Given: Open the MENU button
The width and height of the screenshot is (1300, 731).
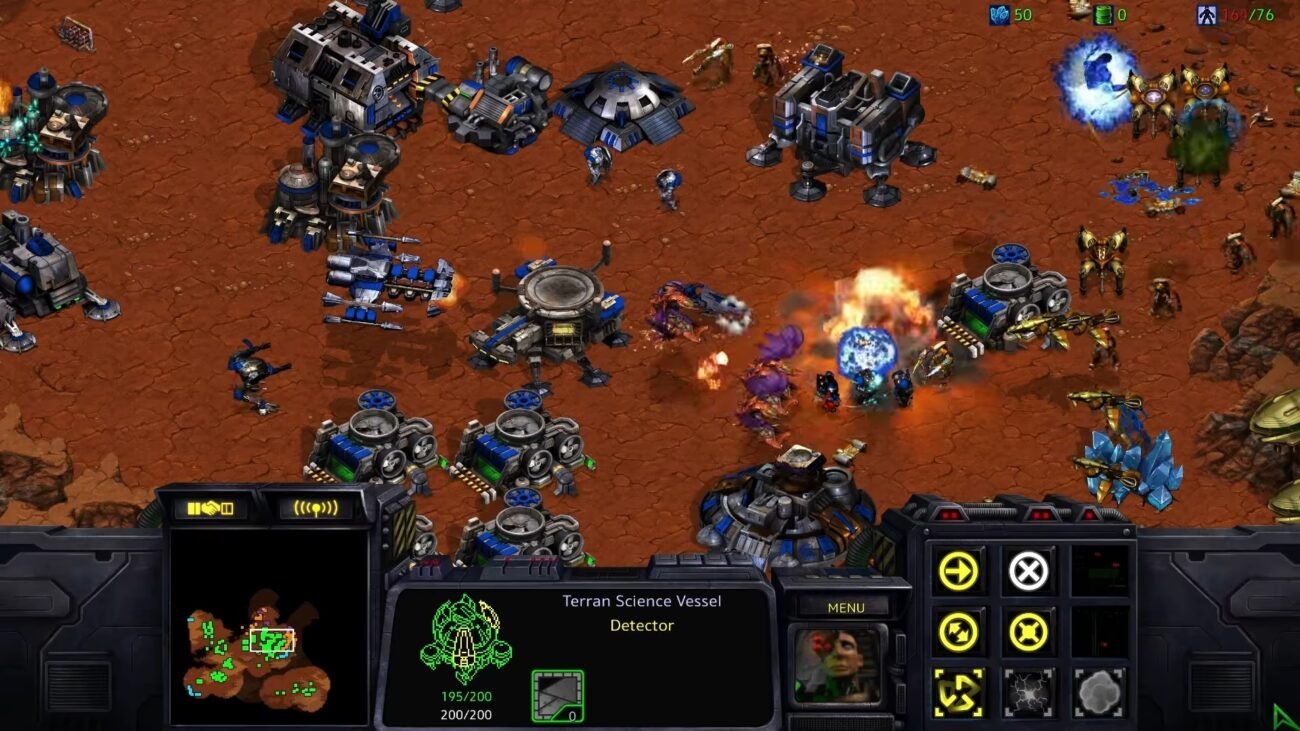Looking at the screenshot, I should [845, 607].
